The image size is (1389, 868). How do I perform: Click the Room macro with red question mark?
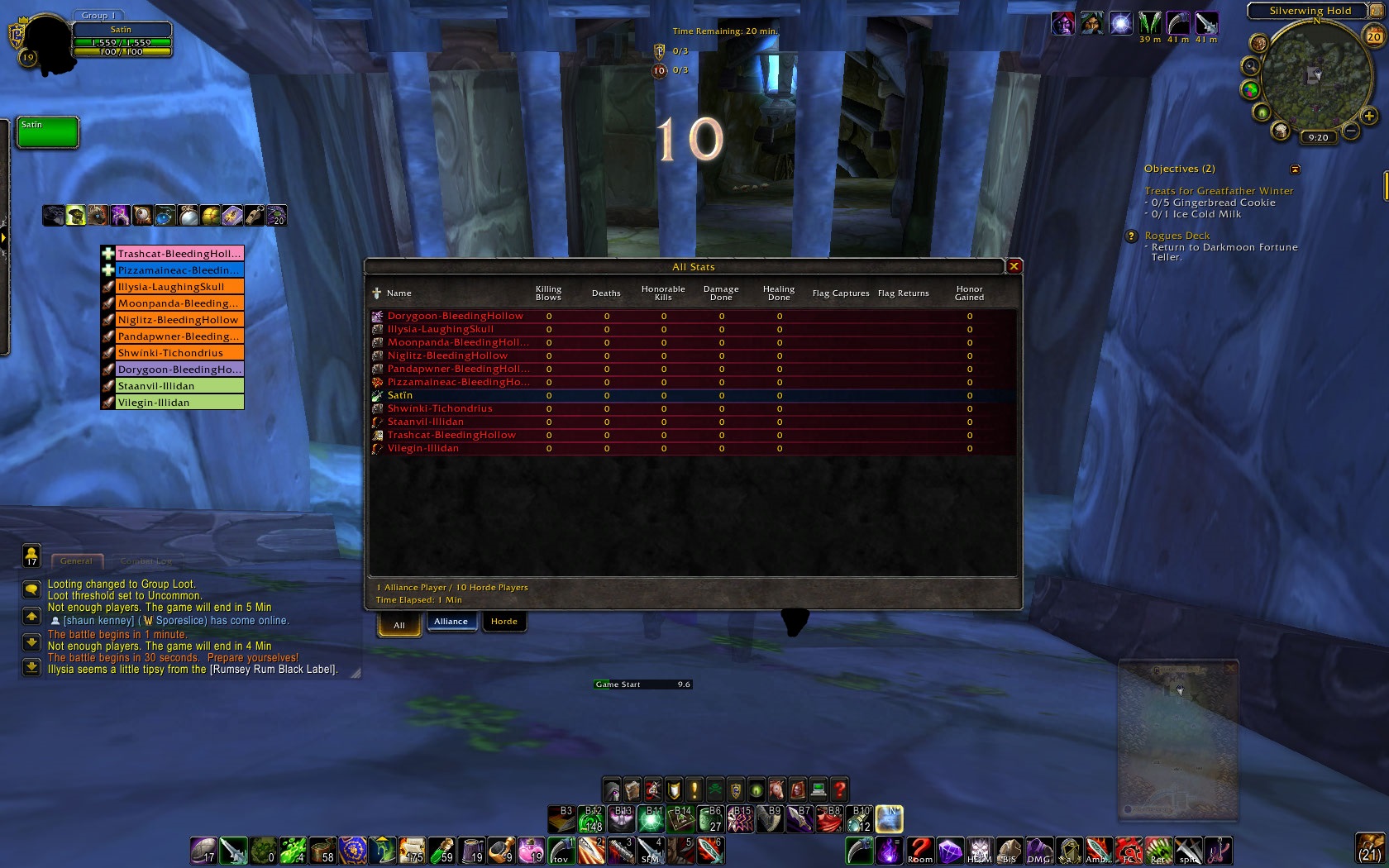[x=919, y=850]
